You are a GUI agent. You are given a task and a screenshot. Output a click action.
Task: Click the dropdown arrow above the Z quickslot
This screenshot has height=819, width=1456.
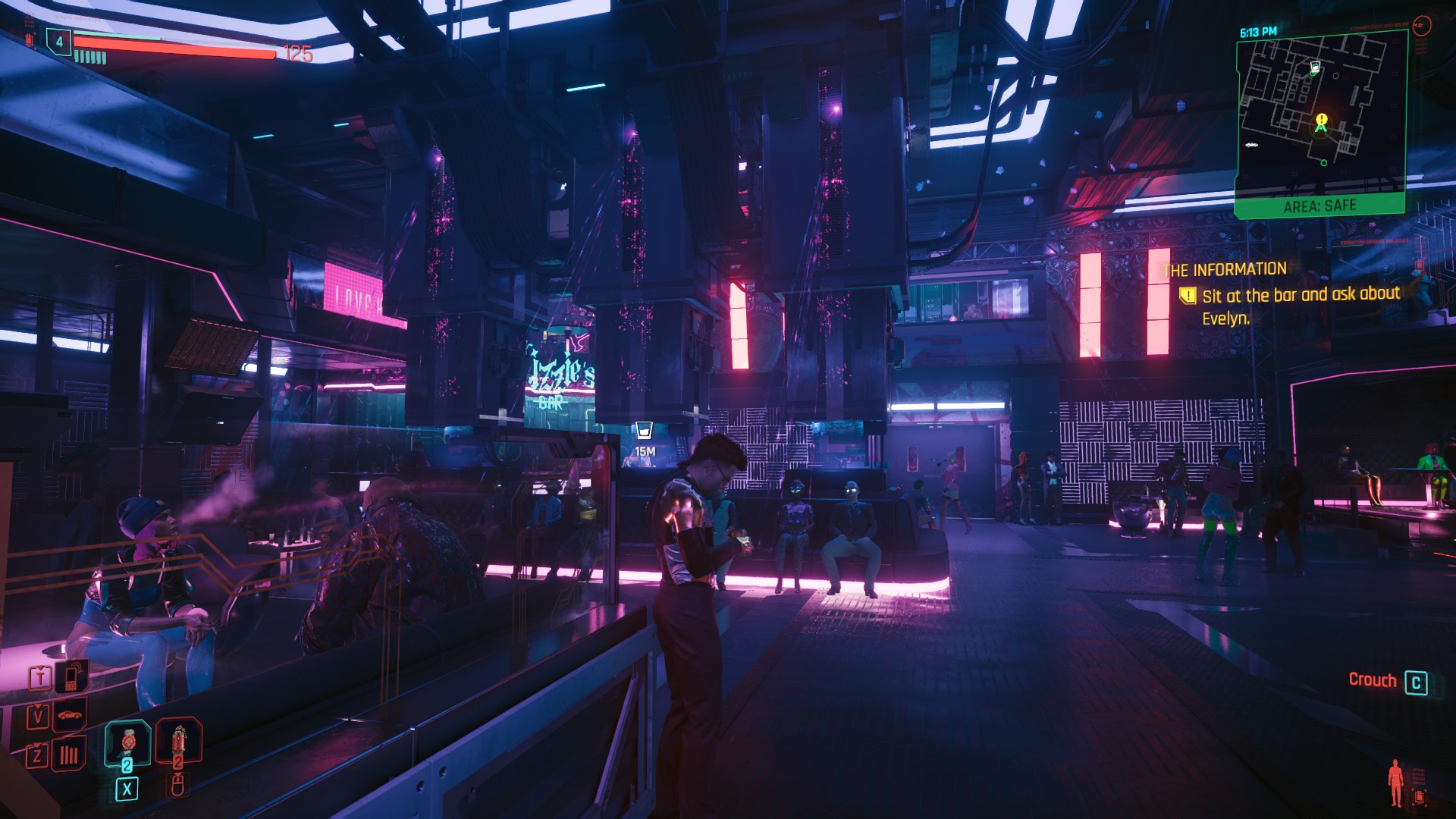pos(37,743)
